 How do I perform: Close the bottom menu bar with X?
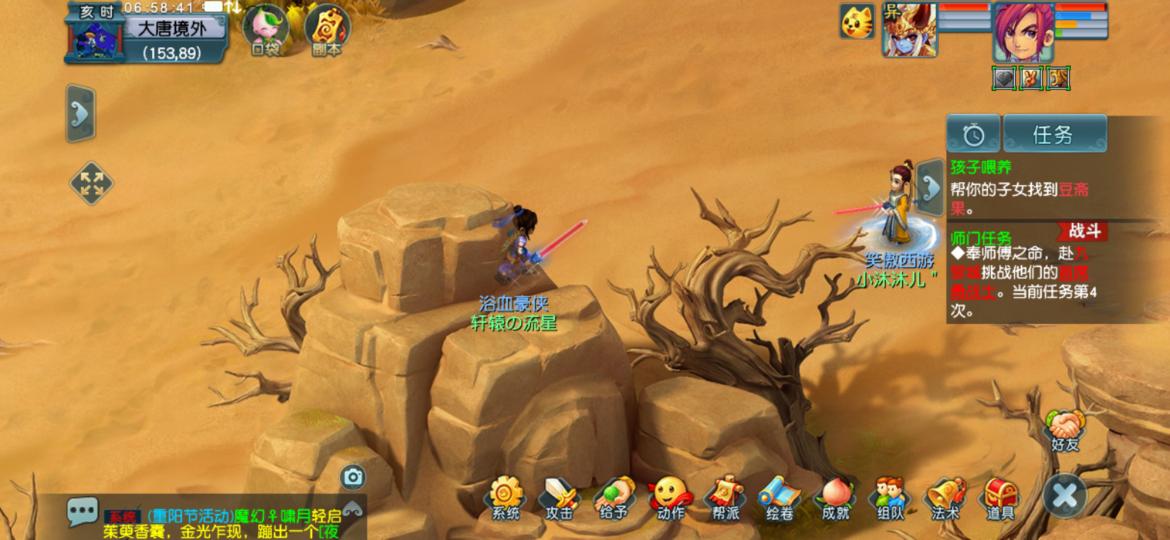tap(1065, 495)
